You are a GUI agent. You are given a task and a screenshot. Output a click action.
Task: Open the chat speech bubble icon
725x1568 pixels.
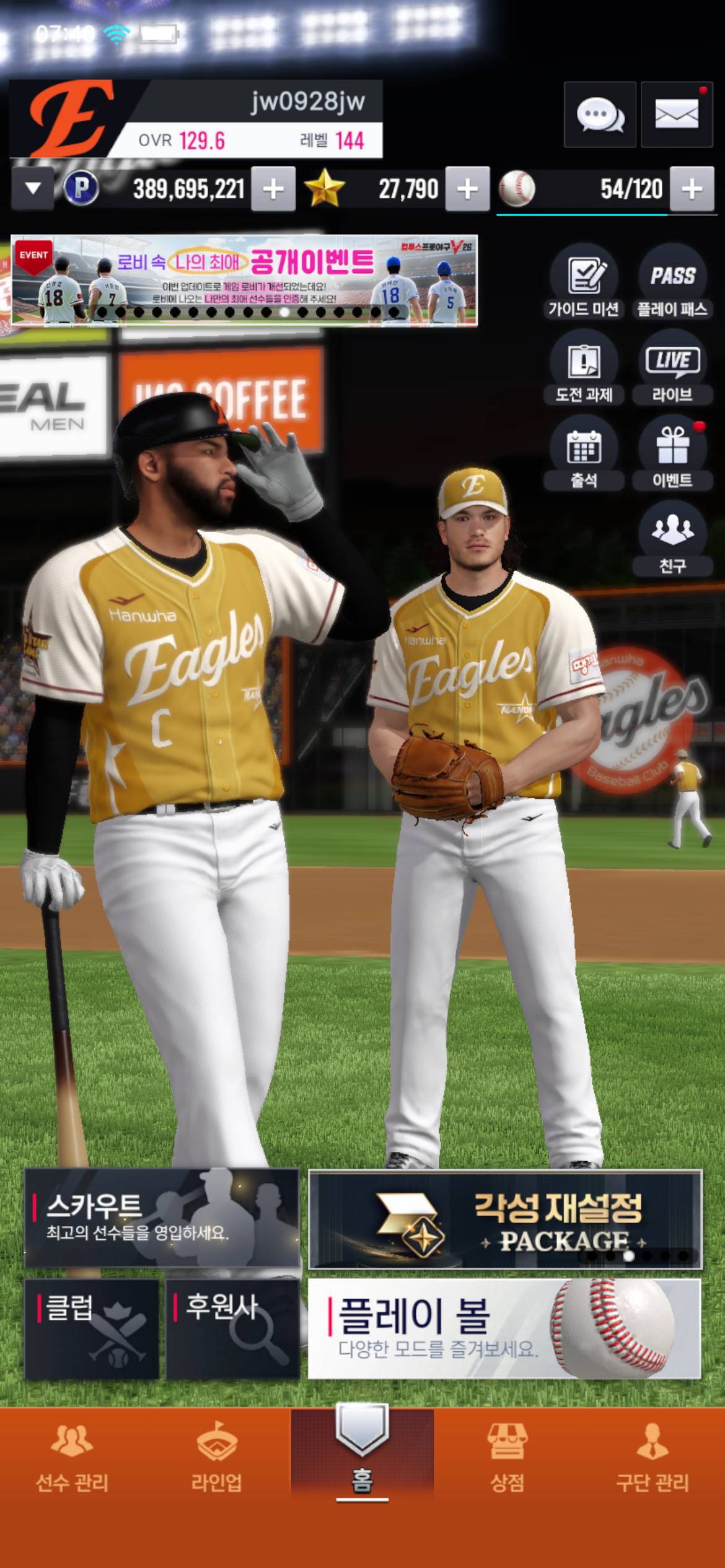click(600, 115)
